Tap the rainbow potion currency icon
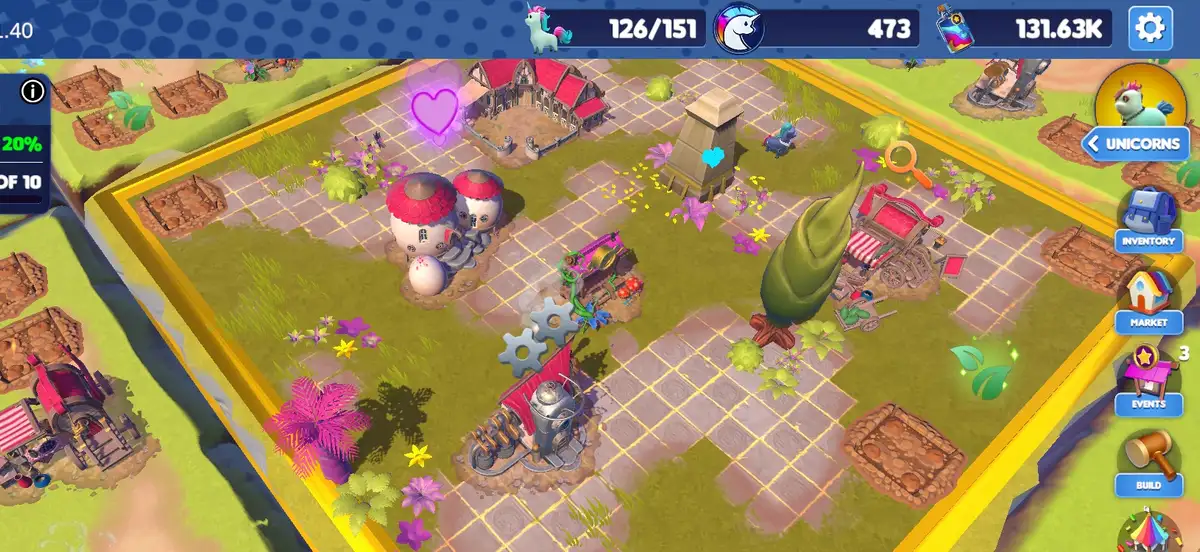The image size is (1200, 552). [x=956, y=28]
